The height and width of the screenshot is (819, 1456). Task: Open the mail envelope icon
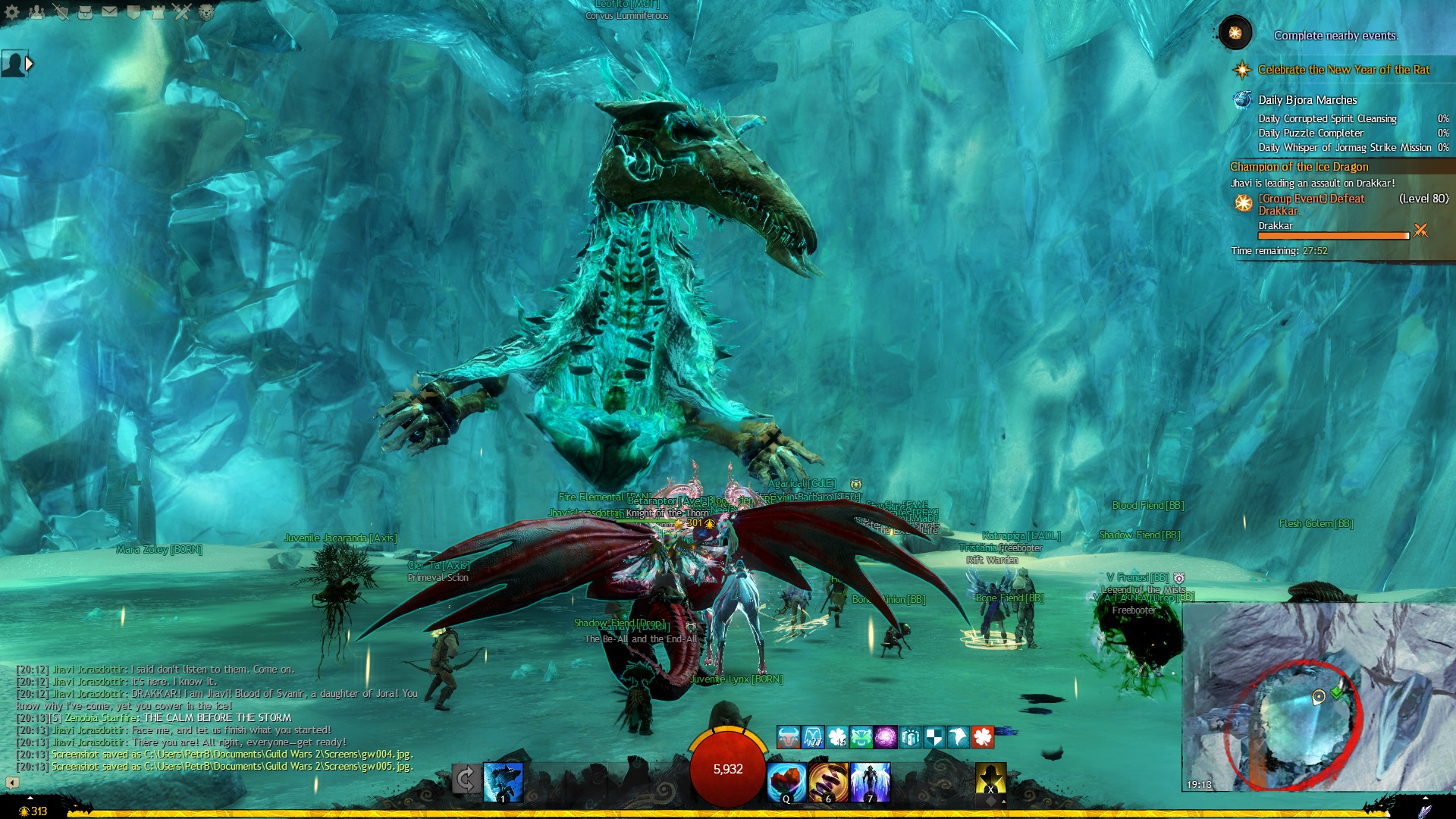point(110,12)
